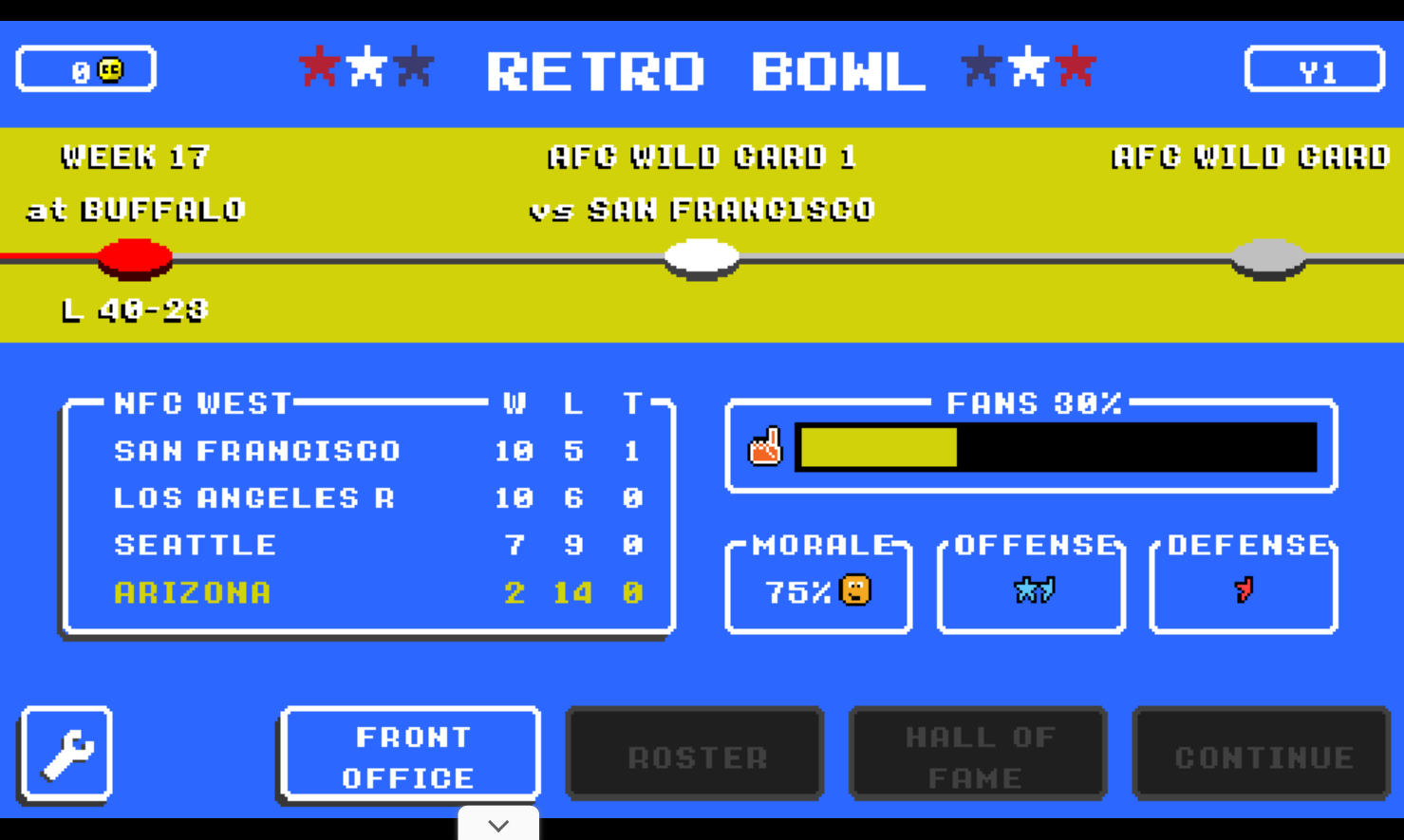The width and height of the screenshot is (1404, 840).
Task: Select the white AFC Wild Card game marker
Action: tap(702, 257)
